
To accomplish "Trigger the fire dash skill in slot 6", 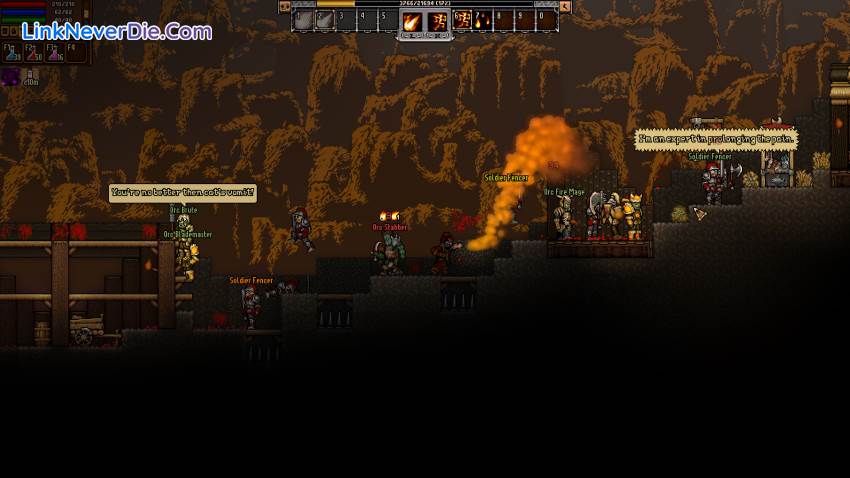I will pyautogui.click(x=463, y=20).
